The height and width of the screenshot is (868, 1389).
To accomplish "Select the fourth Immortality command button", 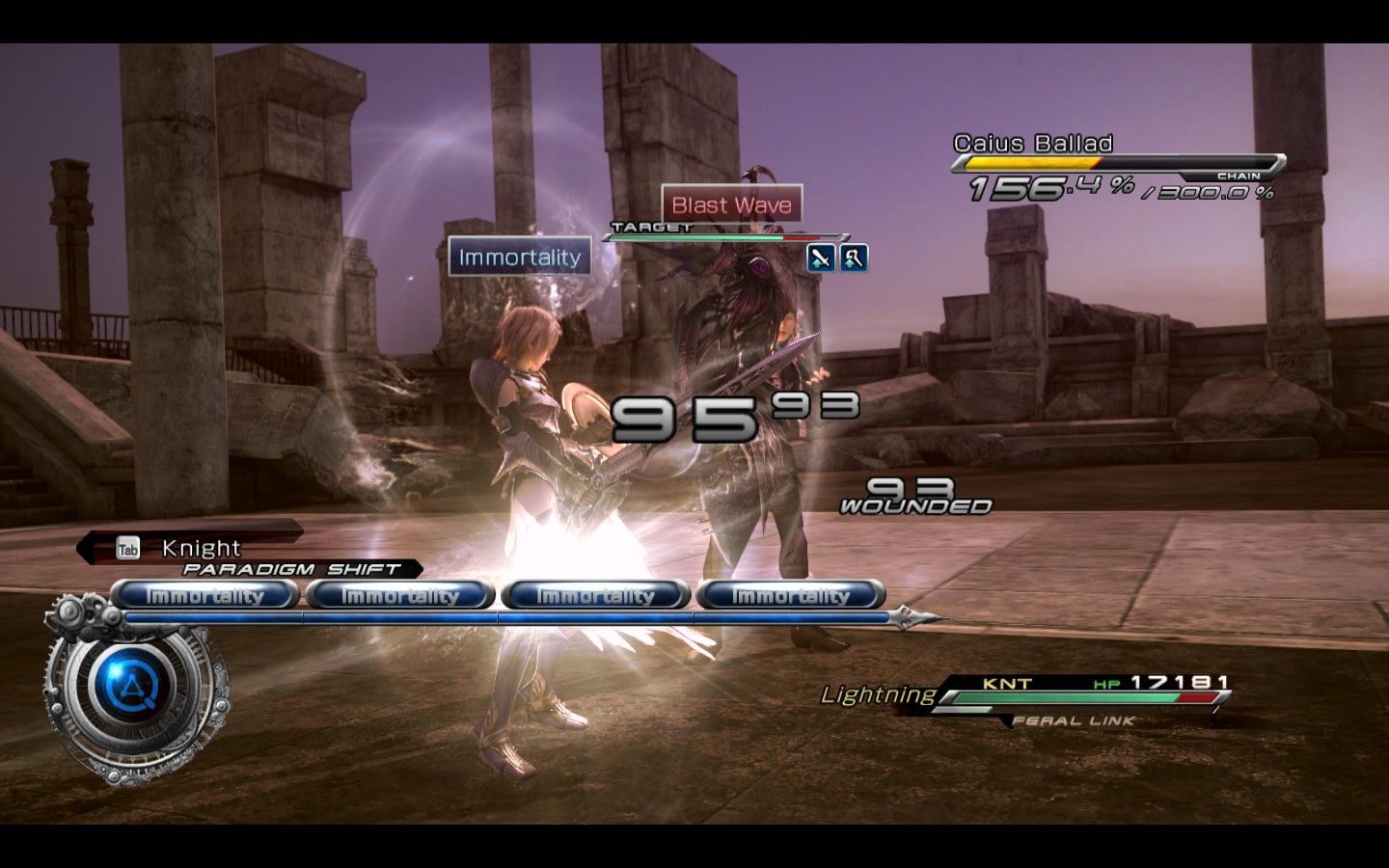I will pyautogui.click(x=791, y=595).
